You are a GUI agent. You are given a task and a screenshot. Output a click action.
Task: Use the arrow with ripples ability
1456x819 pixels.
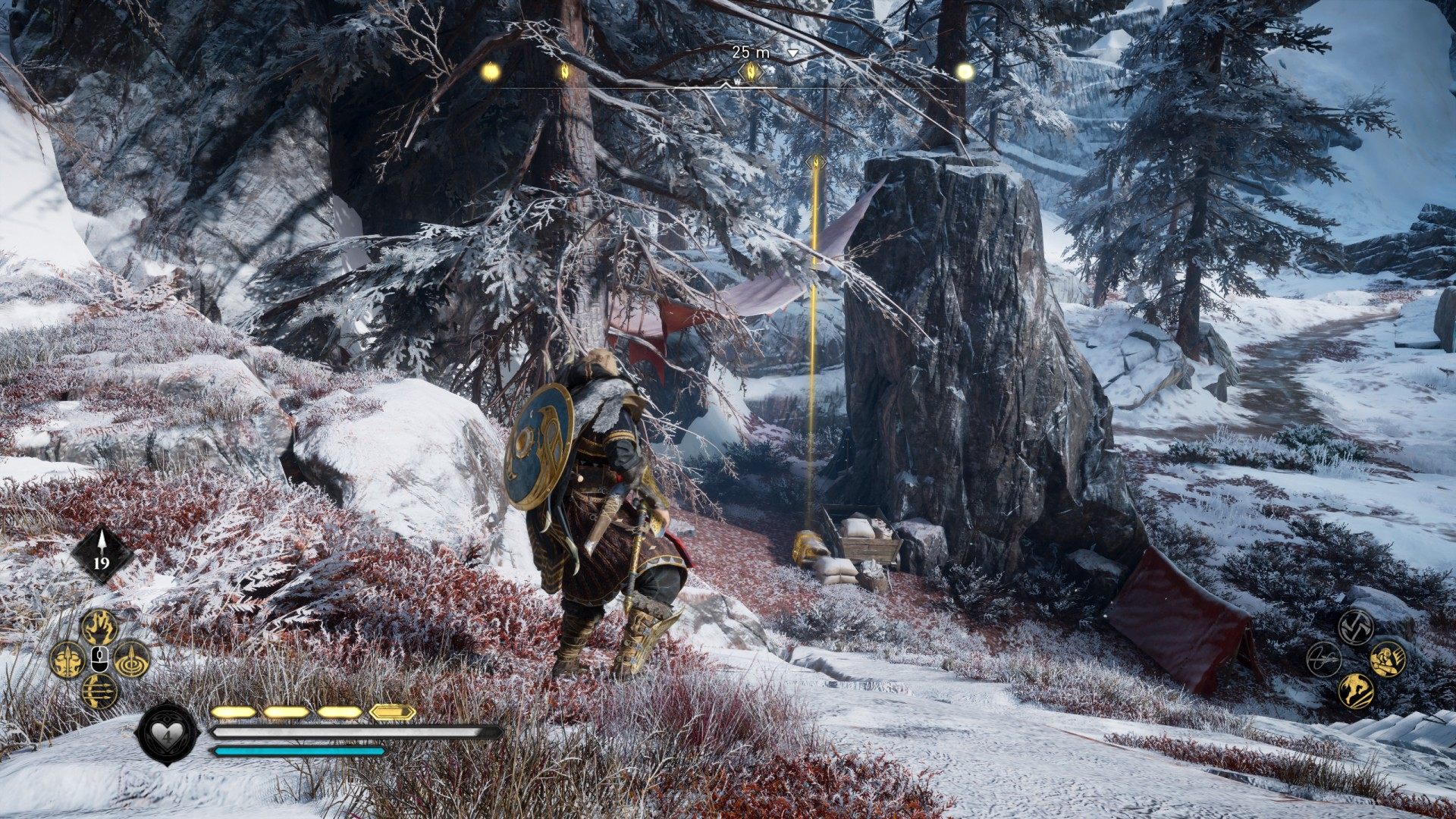(132, 659)
